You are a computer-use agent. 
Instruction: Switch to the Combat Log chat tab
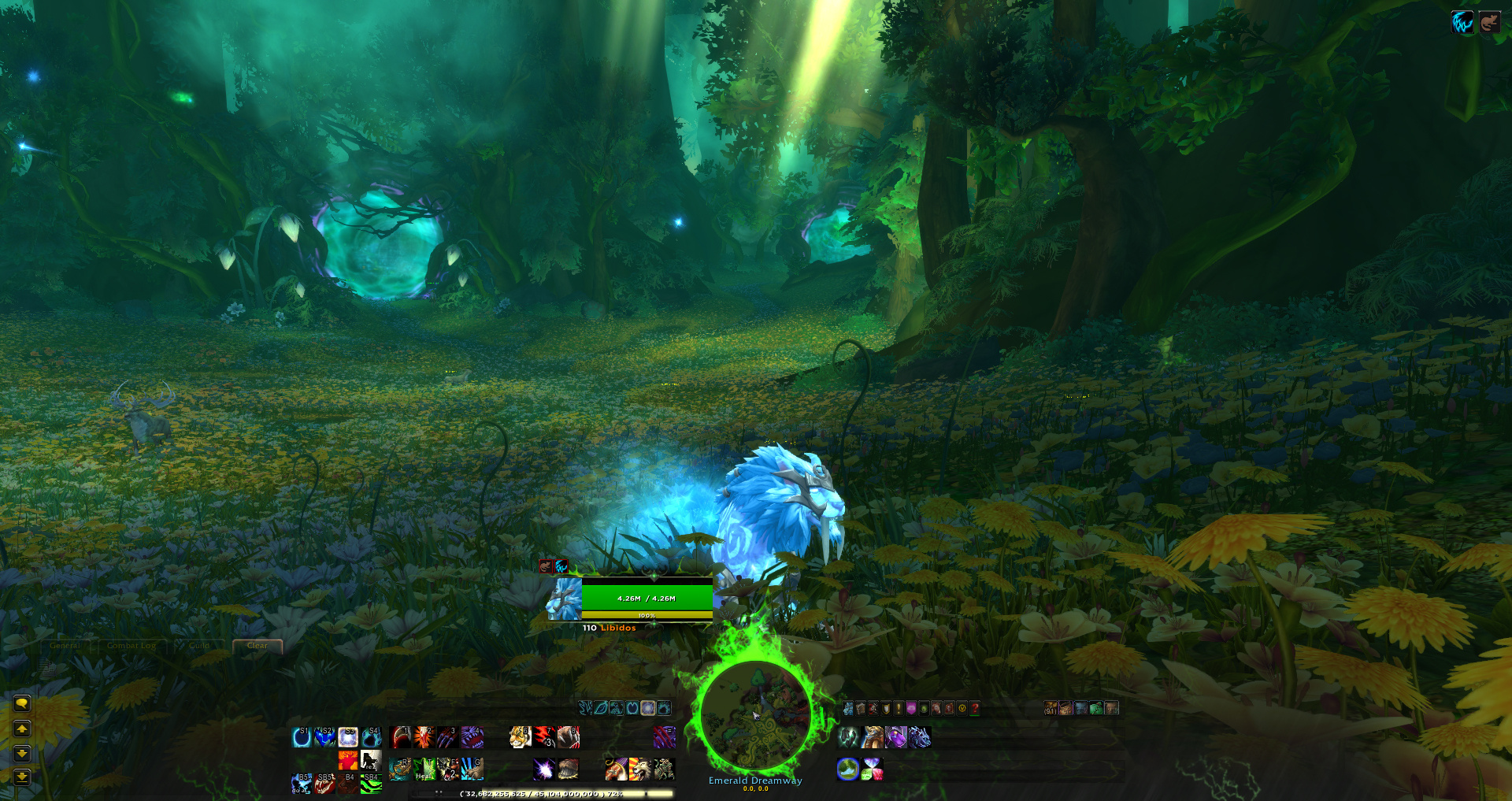(x=132, y=646)
